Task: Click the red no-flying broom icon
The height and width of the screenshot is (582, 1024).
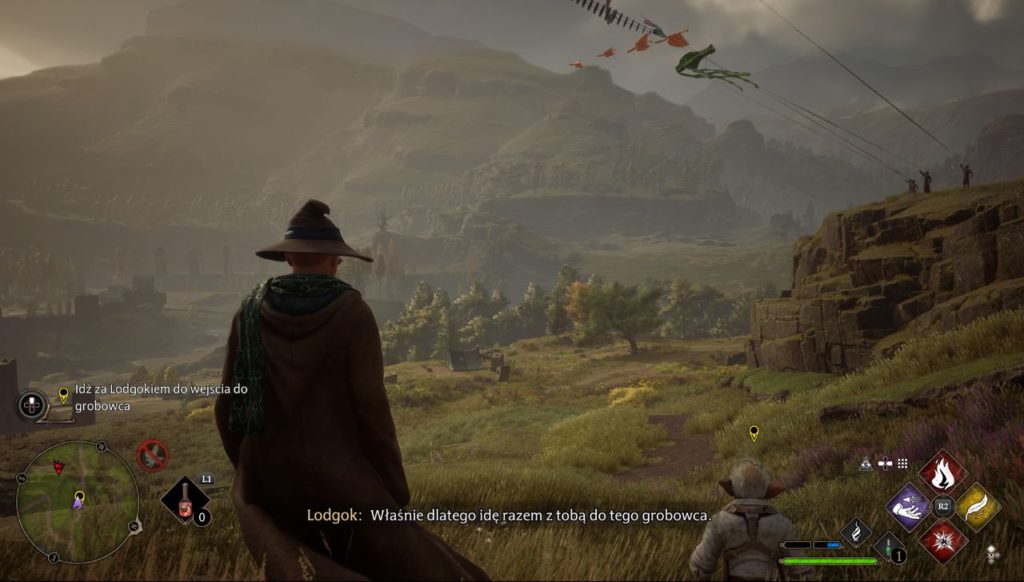Action: pos(152,456)
